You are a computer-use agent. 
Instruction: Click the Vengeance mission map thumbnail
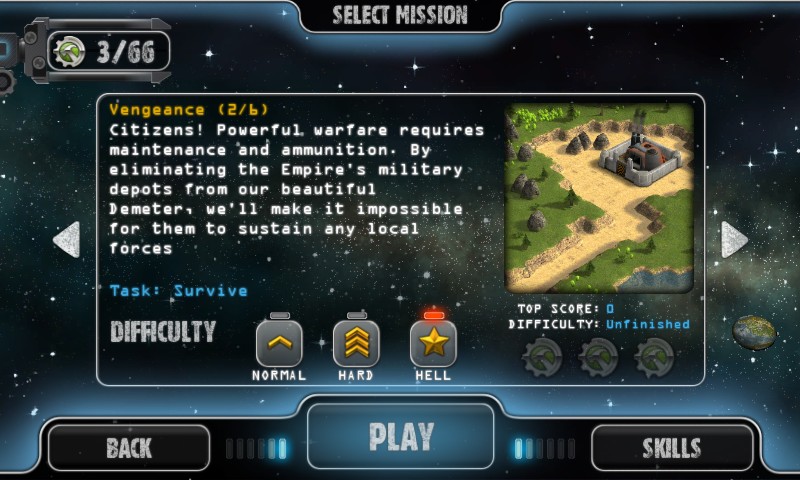coord(599,197)
